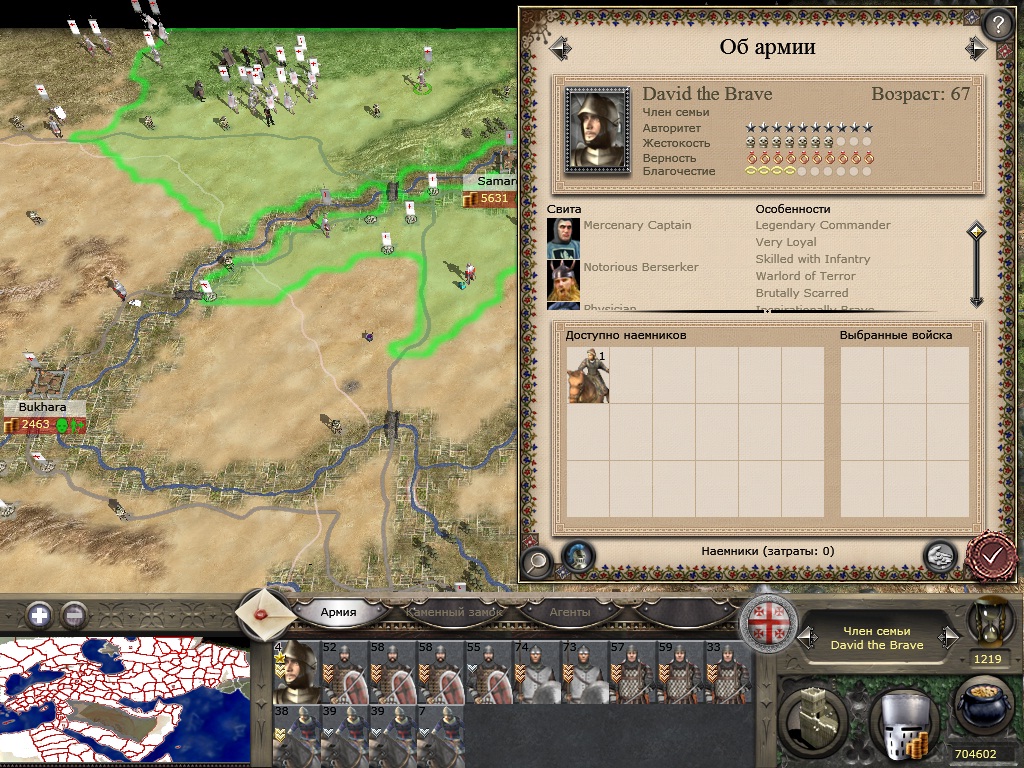Image resolution: width=1024 pixels, height=768 pixels.
Task: Open the Агенты tab
Action: [569, 612]
